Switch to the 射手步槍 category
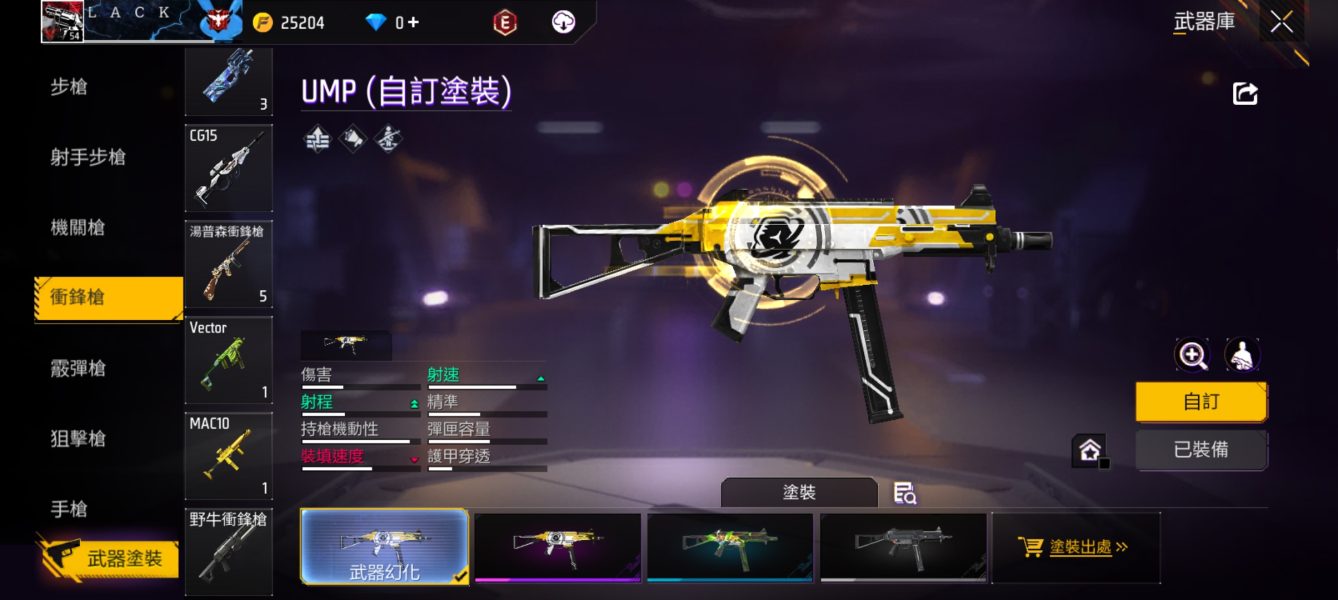The height and width of the screenshot is (600, 1338). [88, 157]
